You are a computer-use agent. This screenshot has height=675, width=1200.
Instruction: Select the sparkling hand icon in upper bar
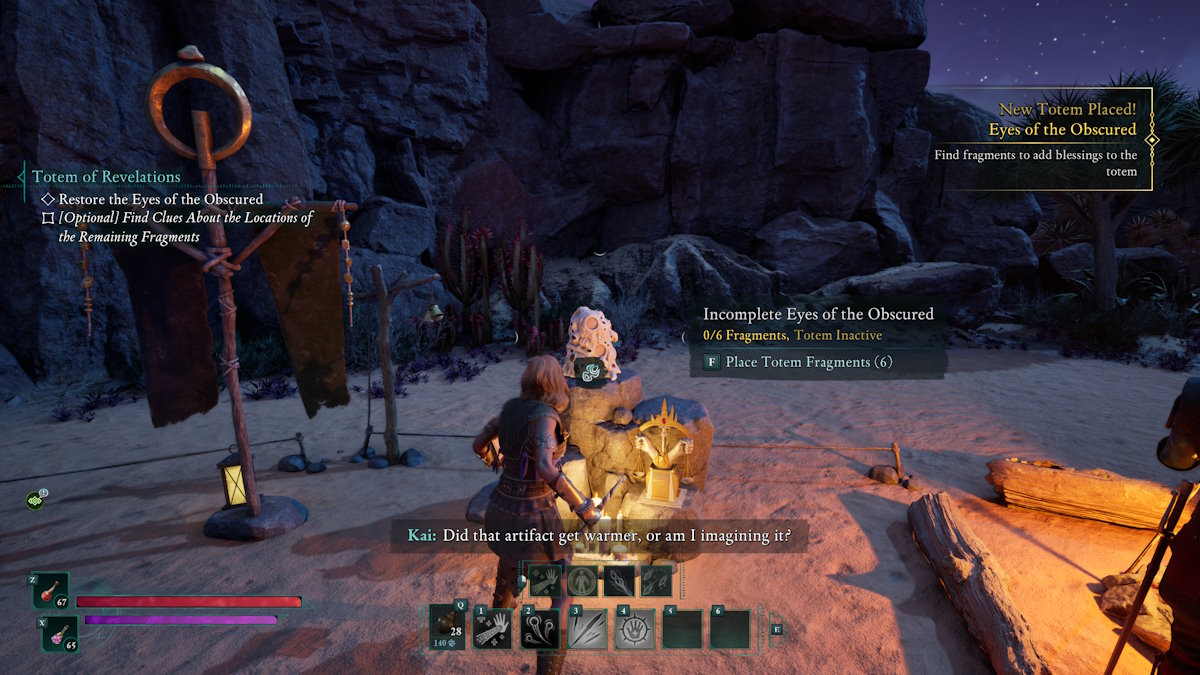click(545, 580)
